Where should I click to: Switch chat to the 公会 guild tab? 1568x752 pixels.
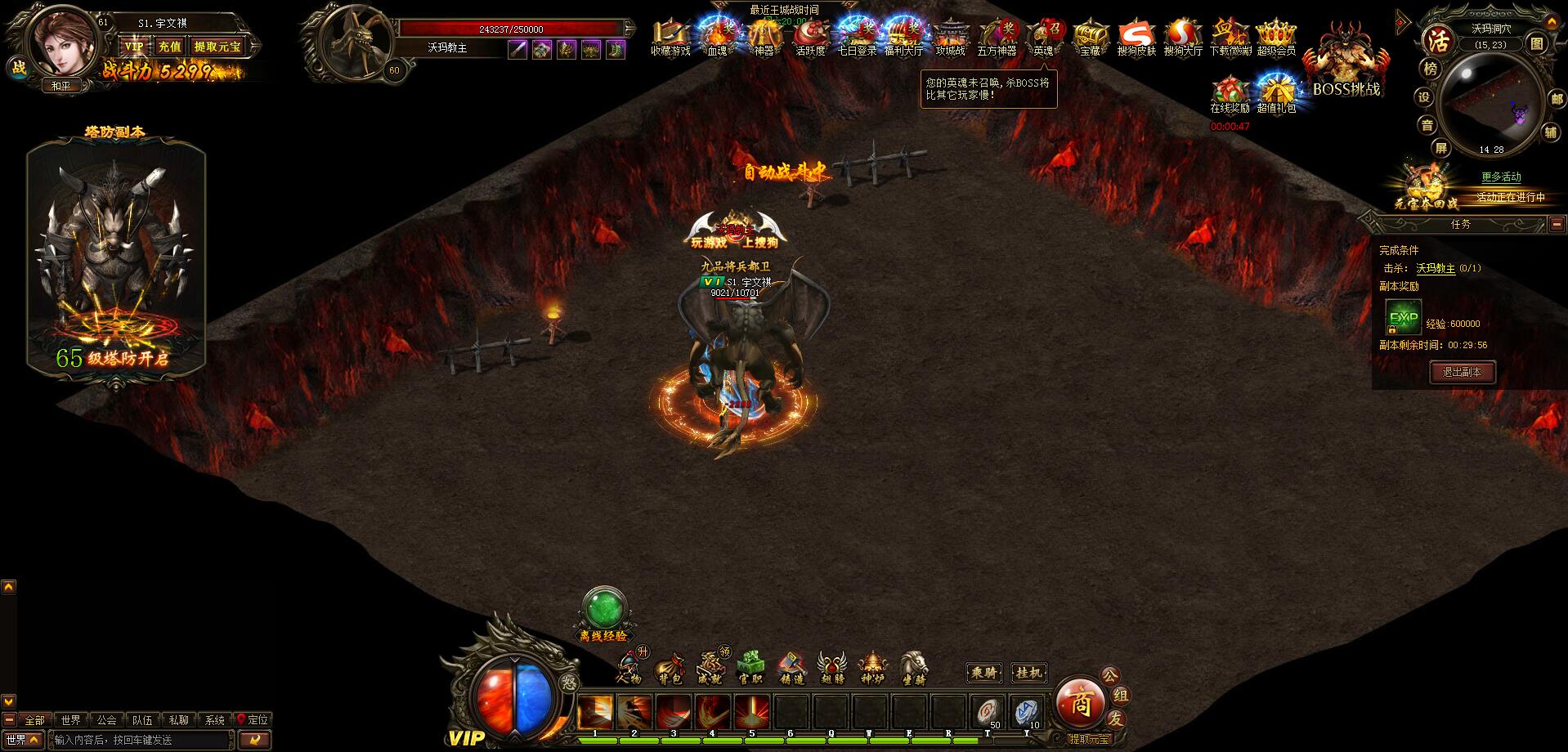tap(106, 720)
